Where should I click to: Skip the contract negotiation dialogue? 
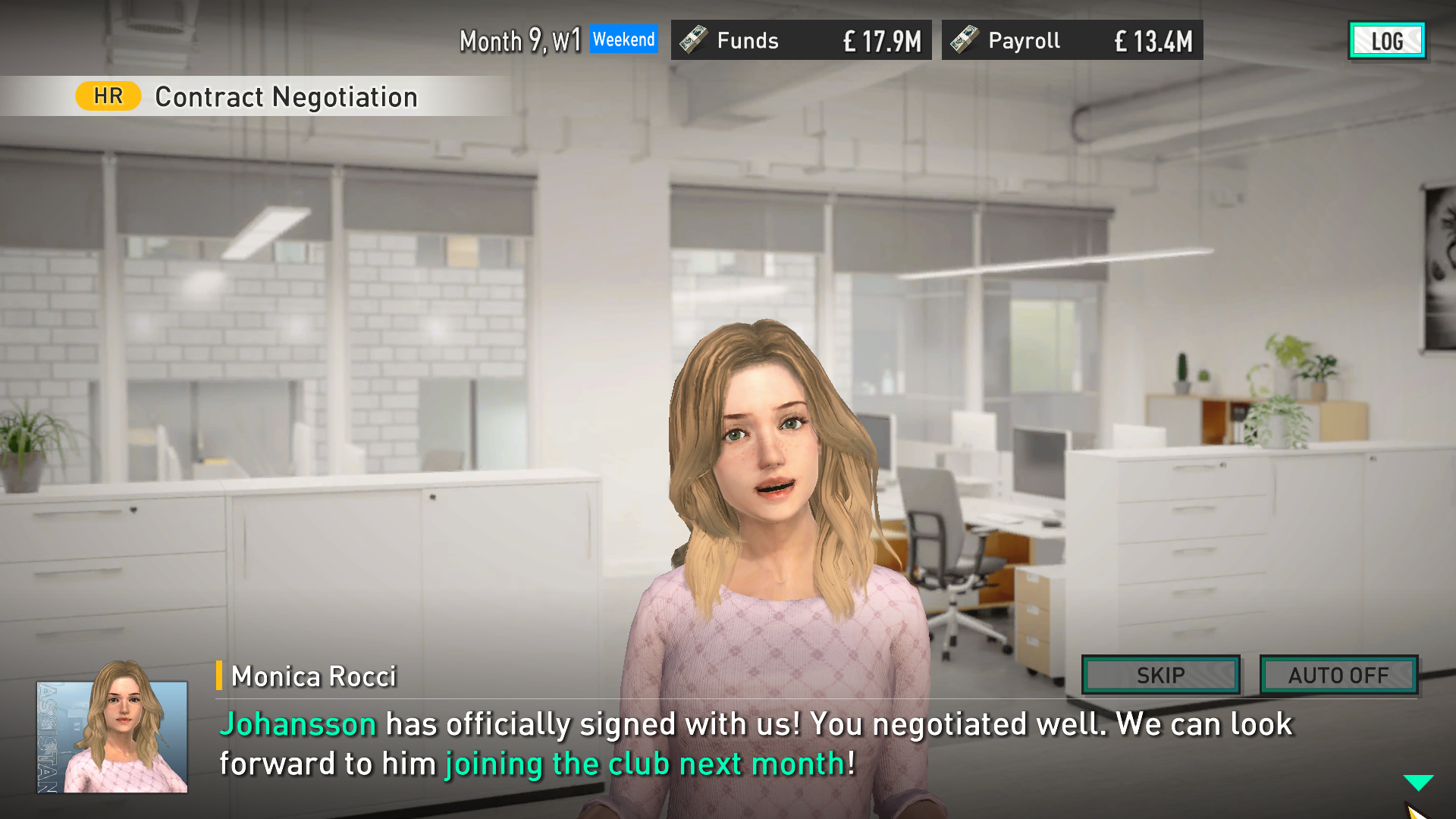click(x=1160, y=675)
